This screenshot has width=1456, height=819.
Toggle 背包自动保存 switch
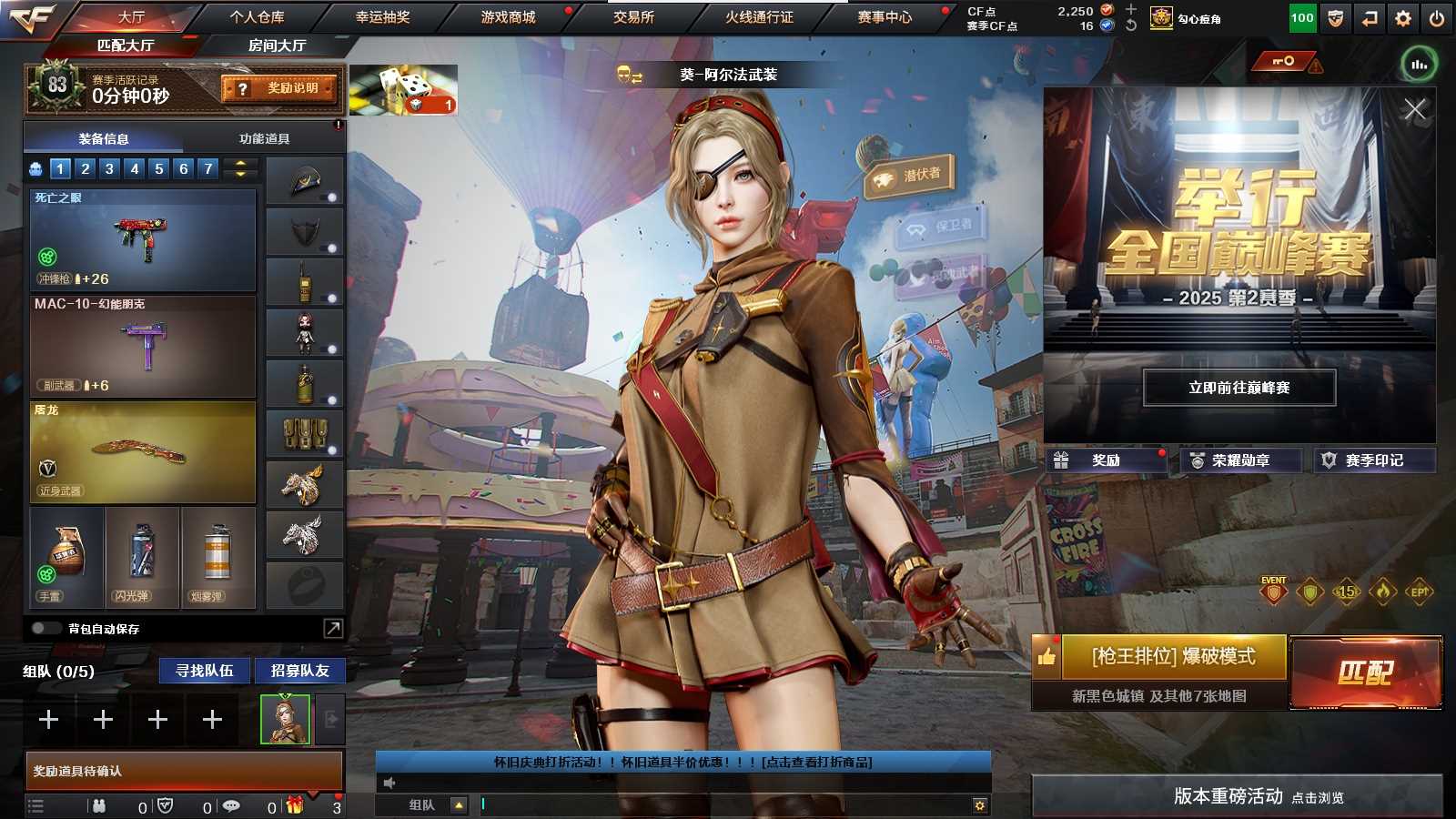[45, 629]
